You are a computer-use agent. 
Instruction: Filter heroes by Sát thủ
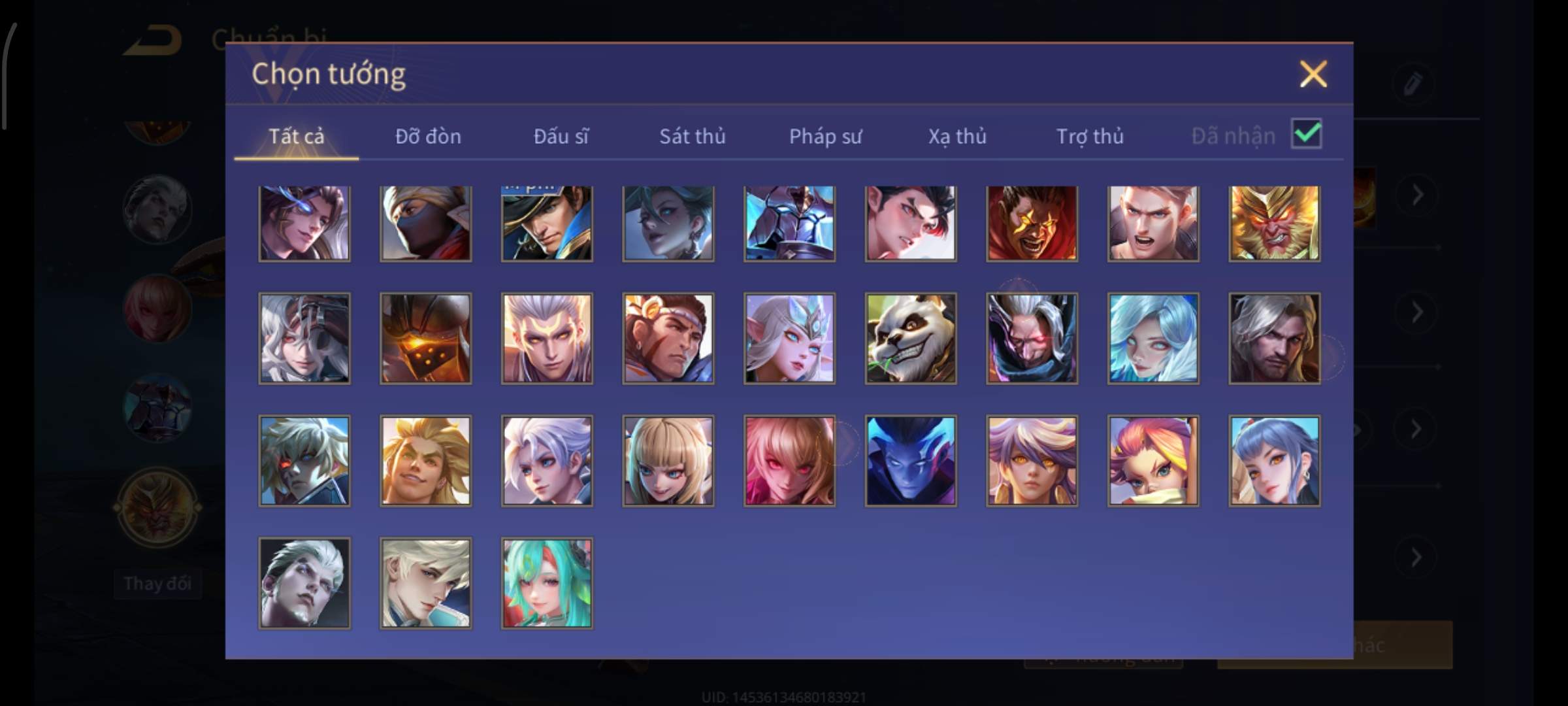point(692,136)
